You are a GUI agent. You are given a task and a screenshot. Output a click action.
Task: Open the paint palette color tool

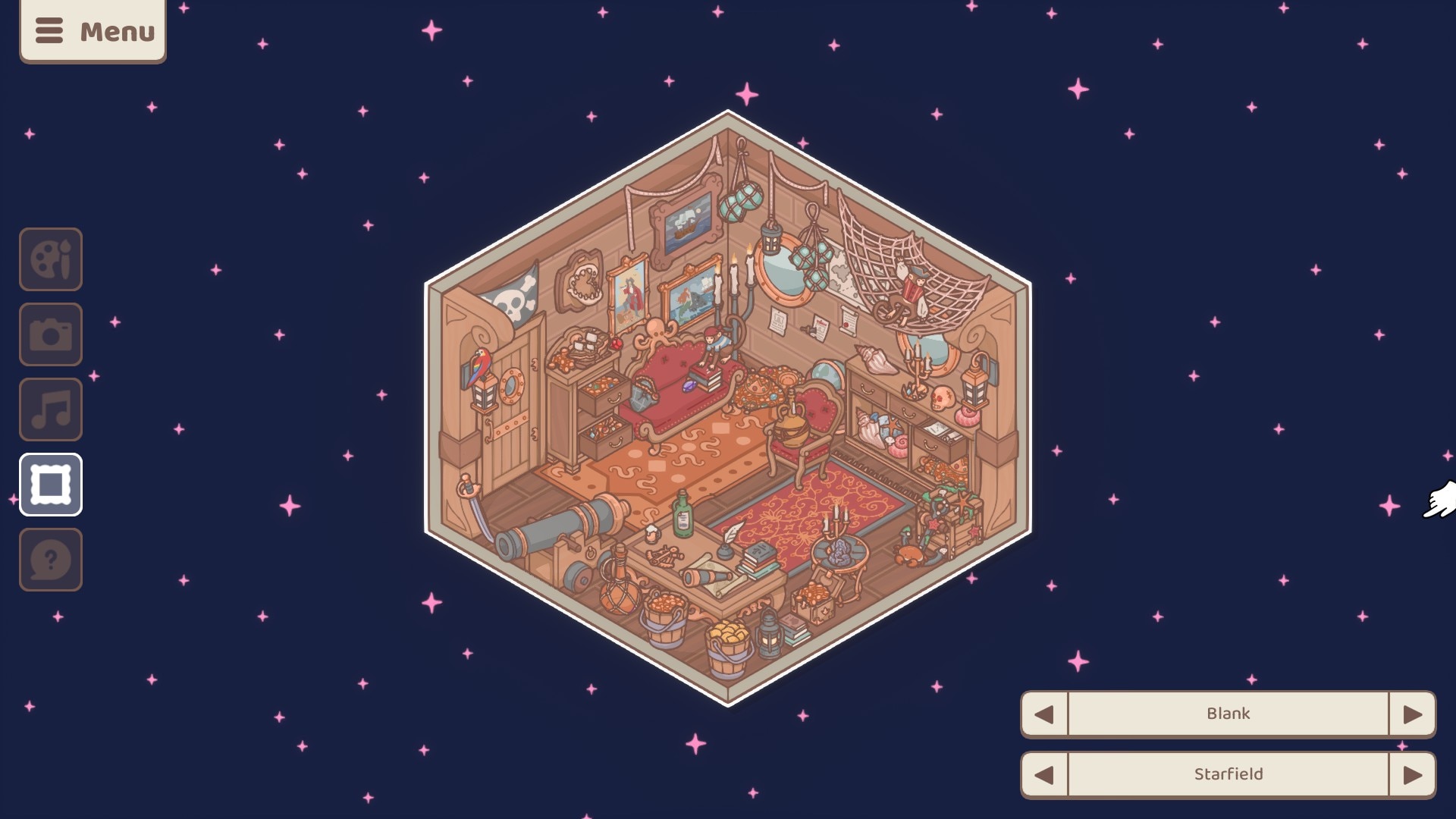coord(51,259)
